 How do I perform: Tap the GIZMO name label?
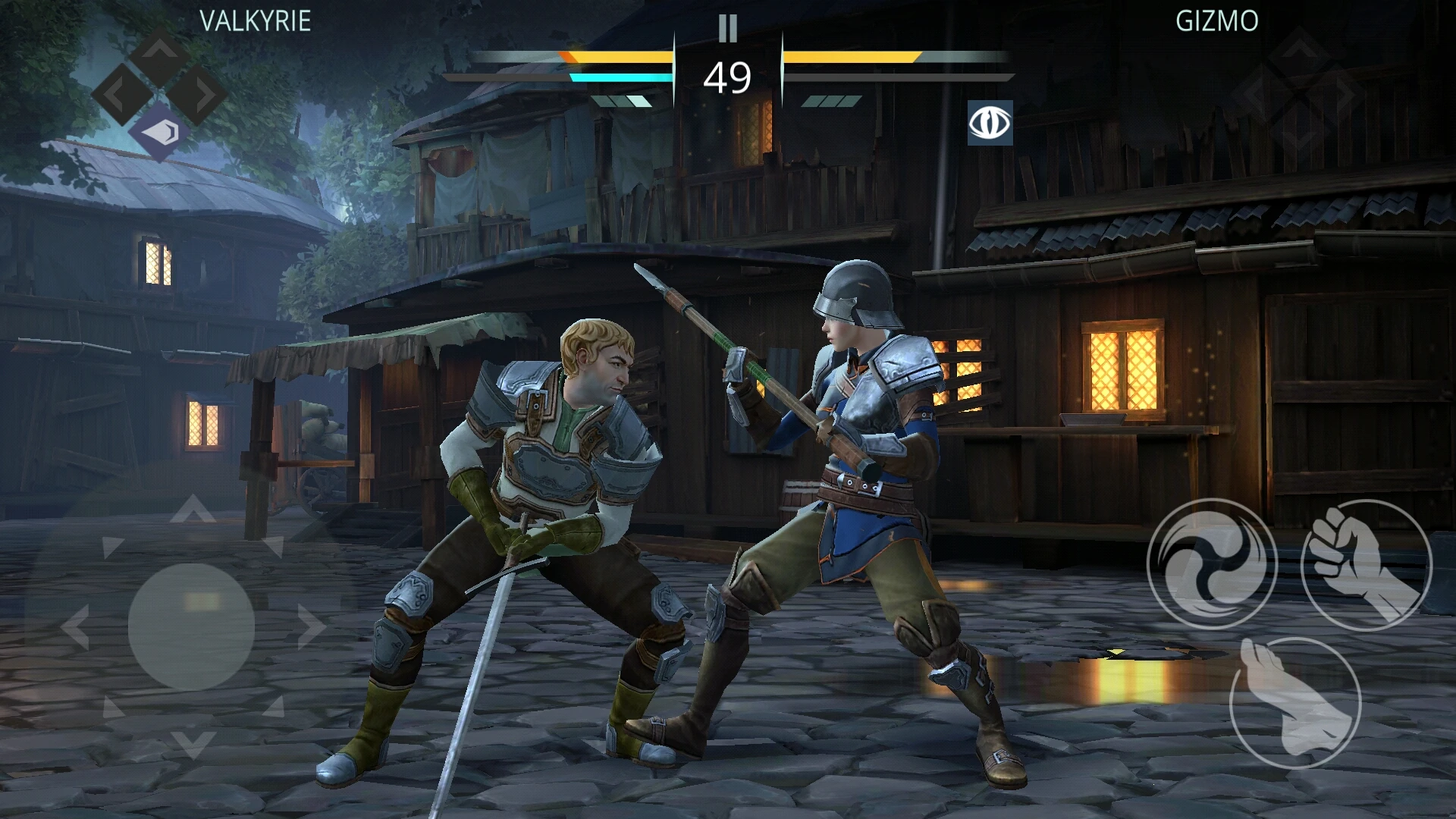tap(1219, 21)
